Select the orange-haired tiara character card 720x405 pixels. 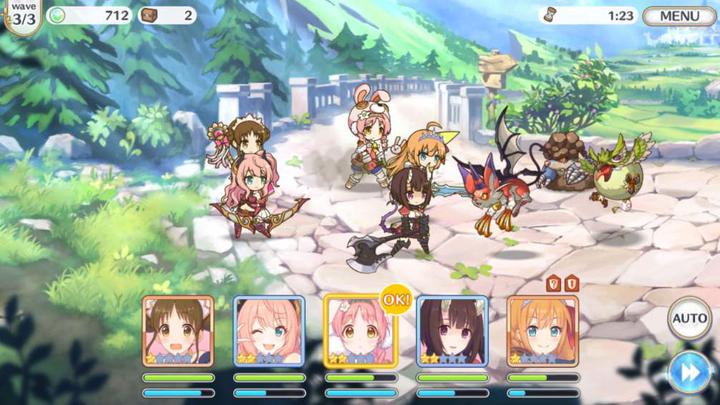[543, 331]
